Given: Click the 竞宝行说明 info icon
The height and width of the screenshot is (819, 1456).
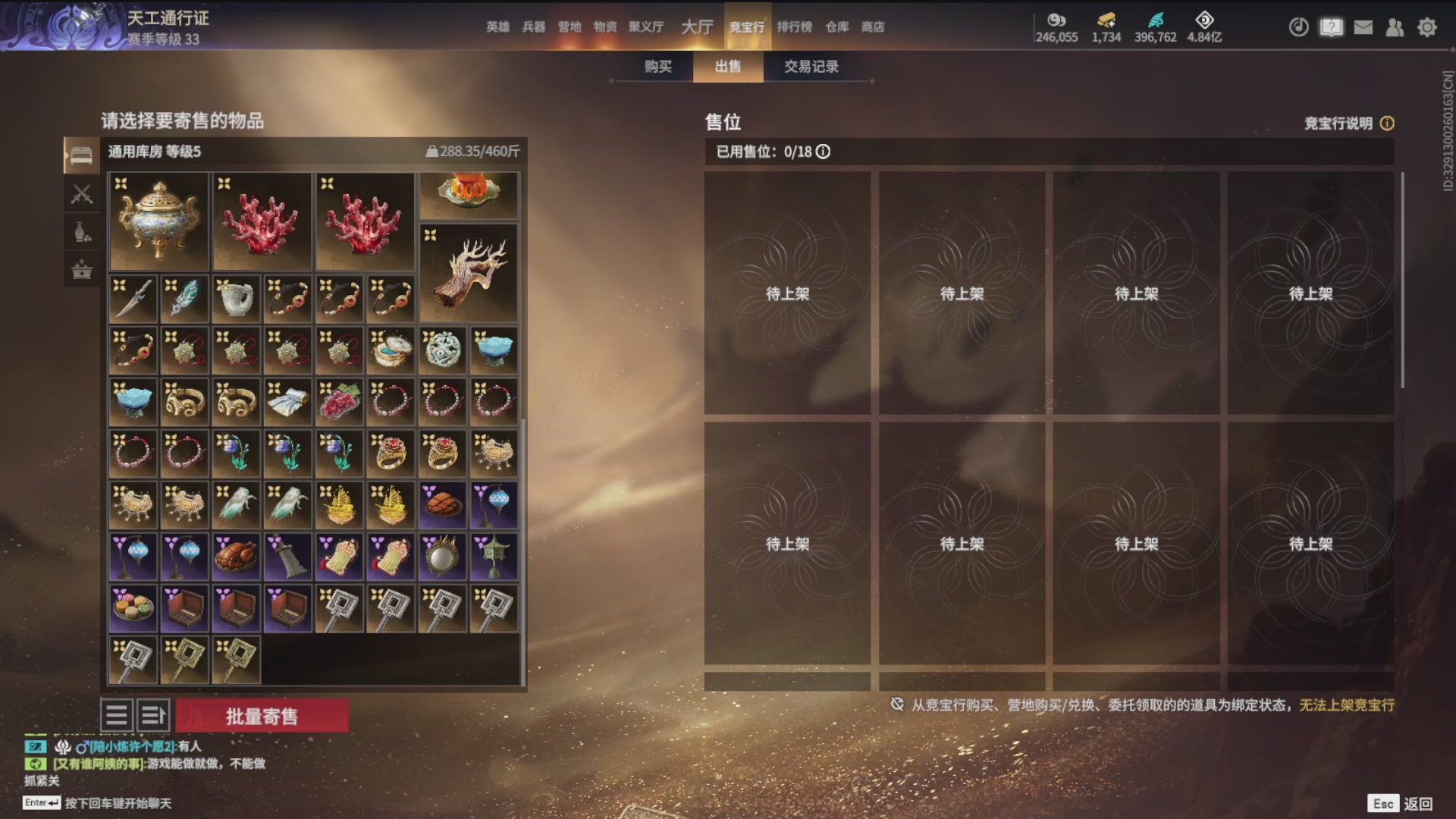Looking at the screenshot, I should pyautogui.click(x=1388, y=124).
